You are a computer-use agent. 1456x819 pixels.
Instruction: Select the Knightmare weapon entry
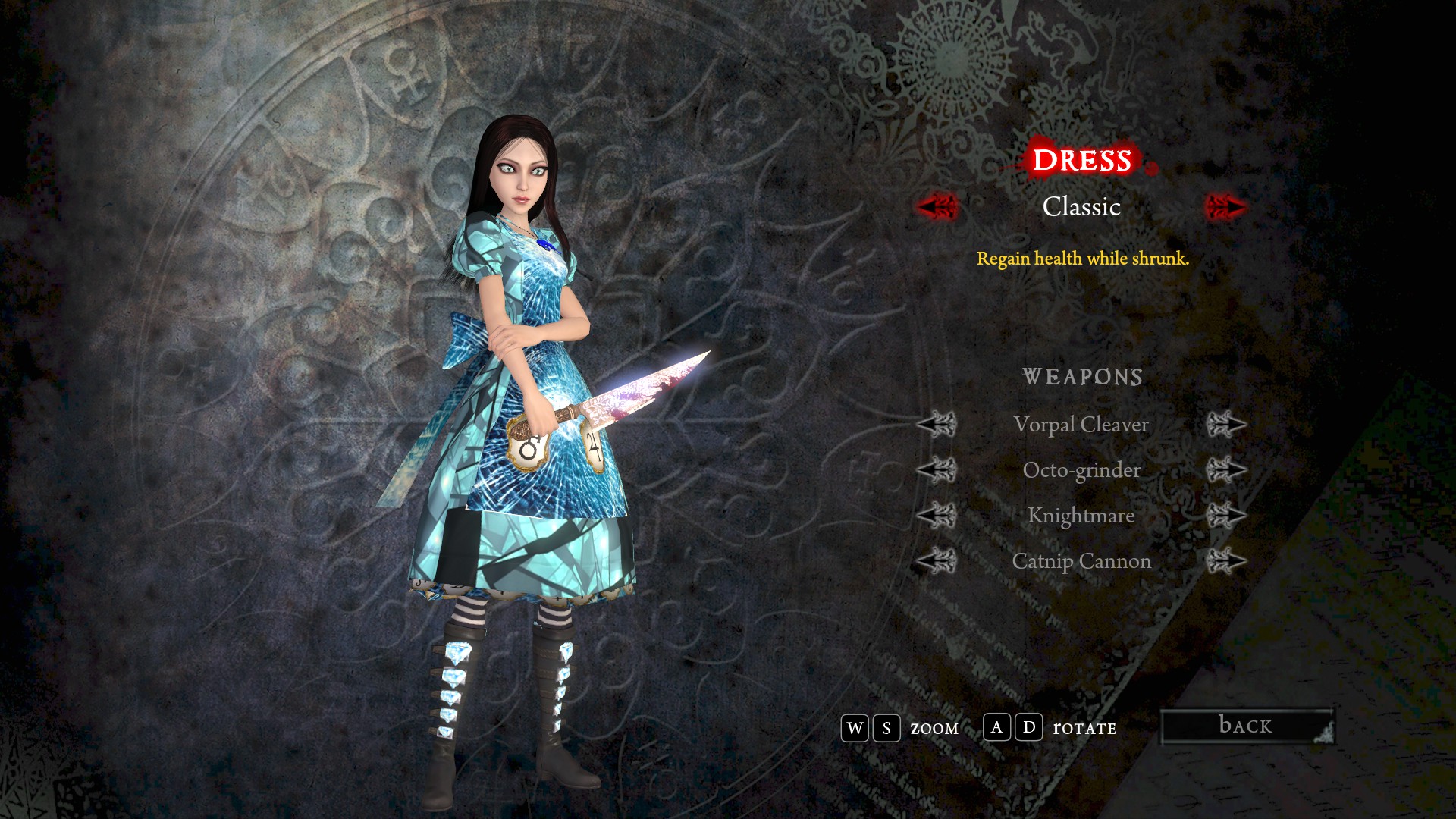[x=1081, y=516]
